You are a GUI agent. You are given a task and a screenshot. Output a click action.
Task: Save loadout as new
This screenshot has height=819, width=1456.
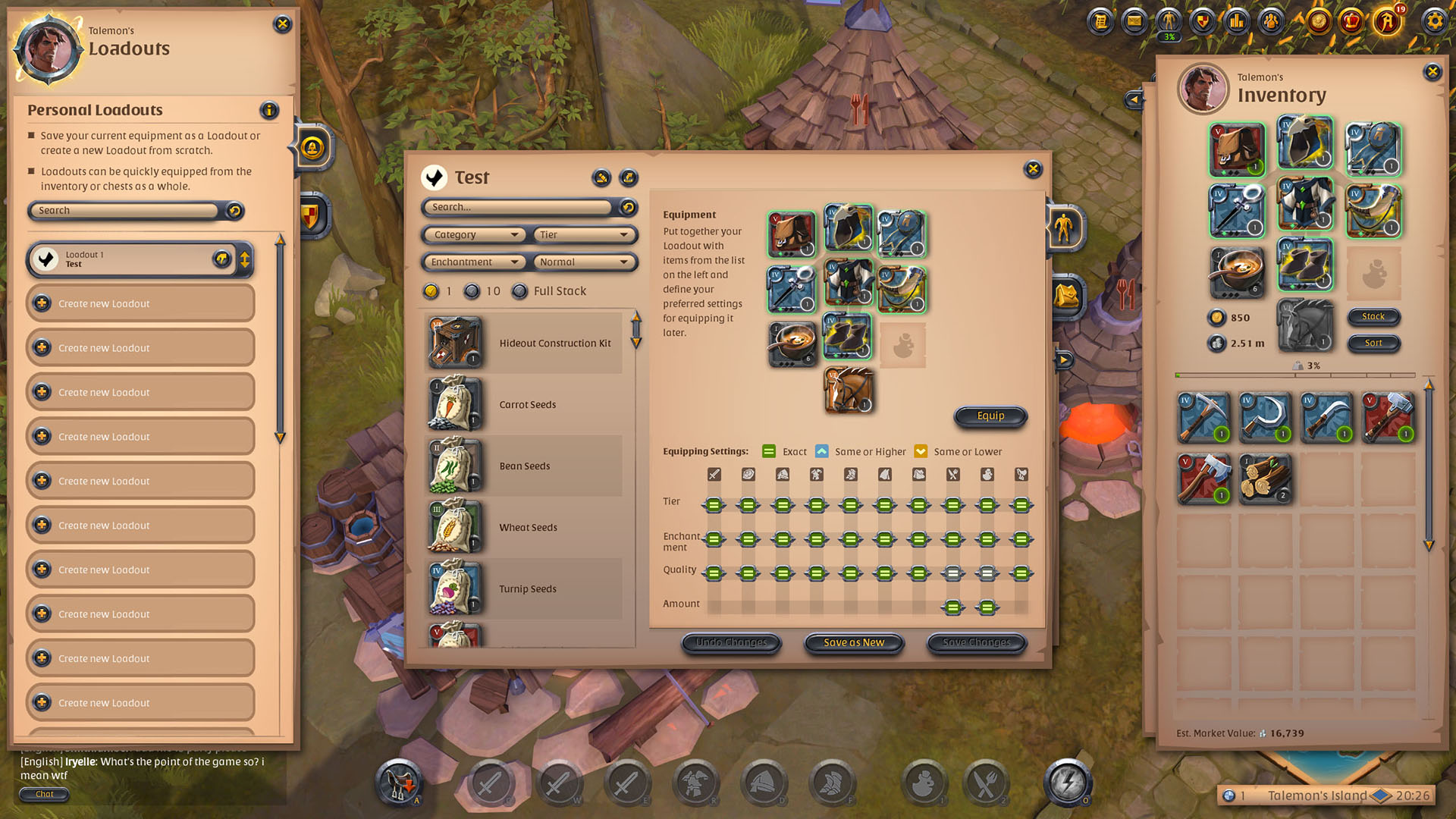(854, 642)
